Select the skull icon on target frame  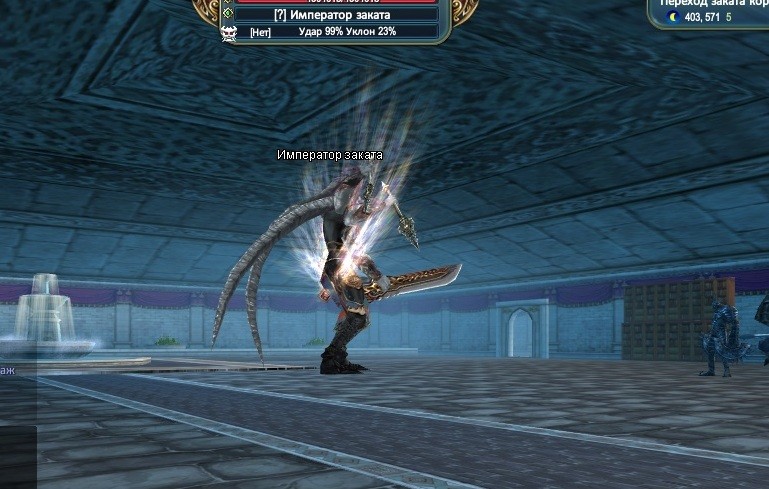tap(228, 32)
